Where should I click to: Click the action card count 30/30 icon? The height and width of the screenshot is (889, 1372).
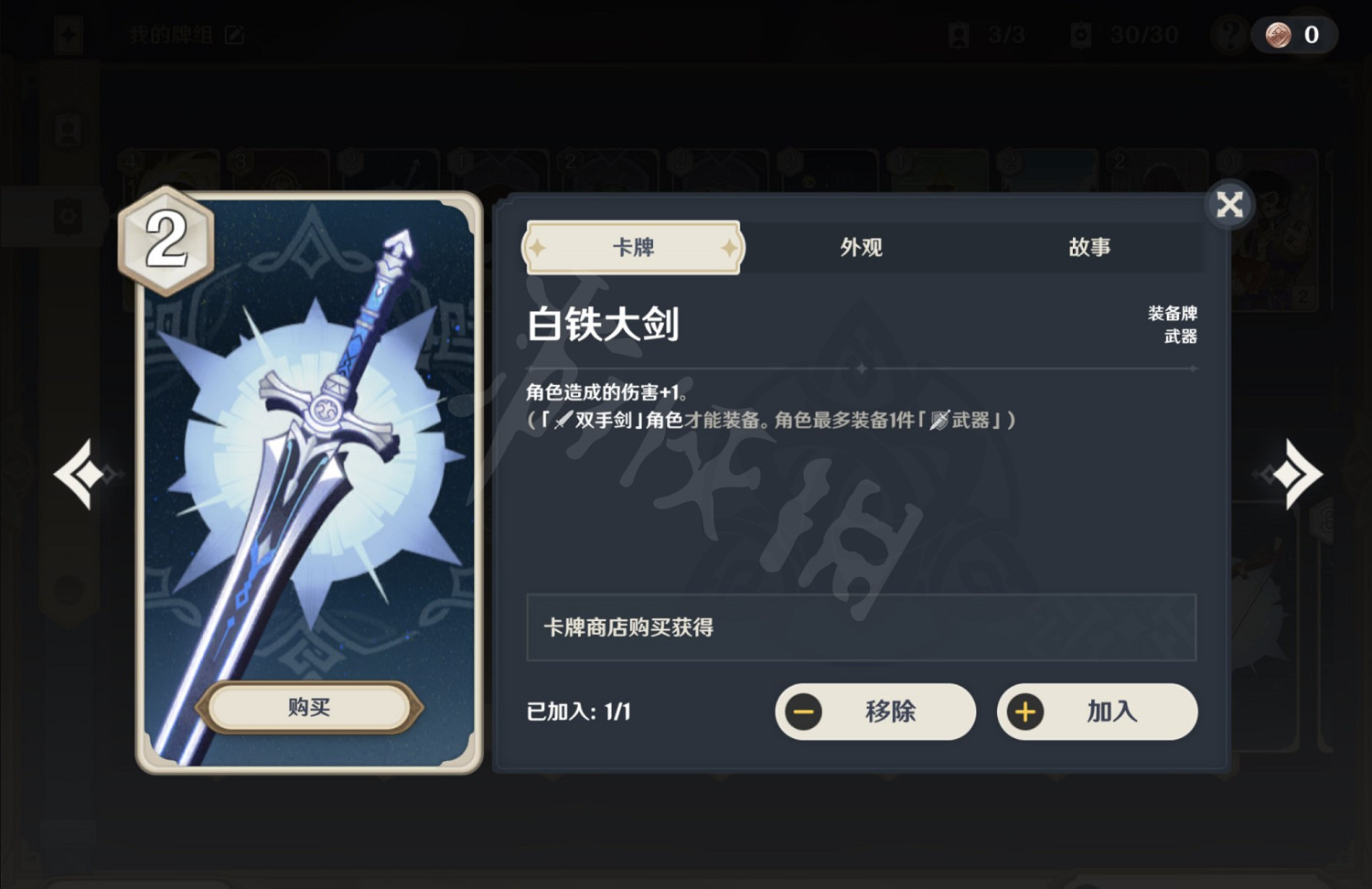click(x=1078, y=35)
